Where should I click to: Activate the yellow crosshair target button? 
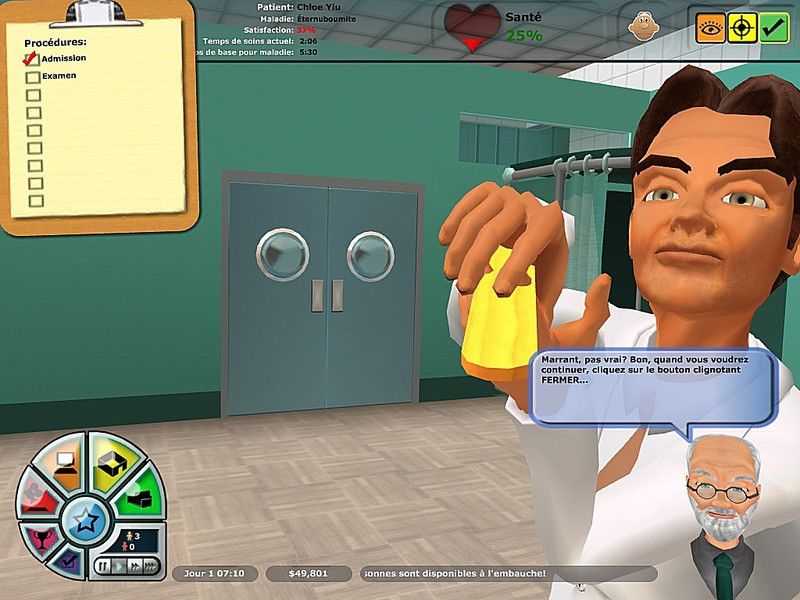coord(742,27)
